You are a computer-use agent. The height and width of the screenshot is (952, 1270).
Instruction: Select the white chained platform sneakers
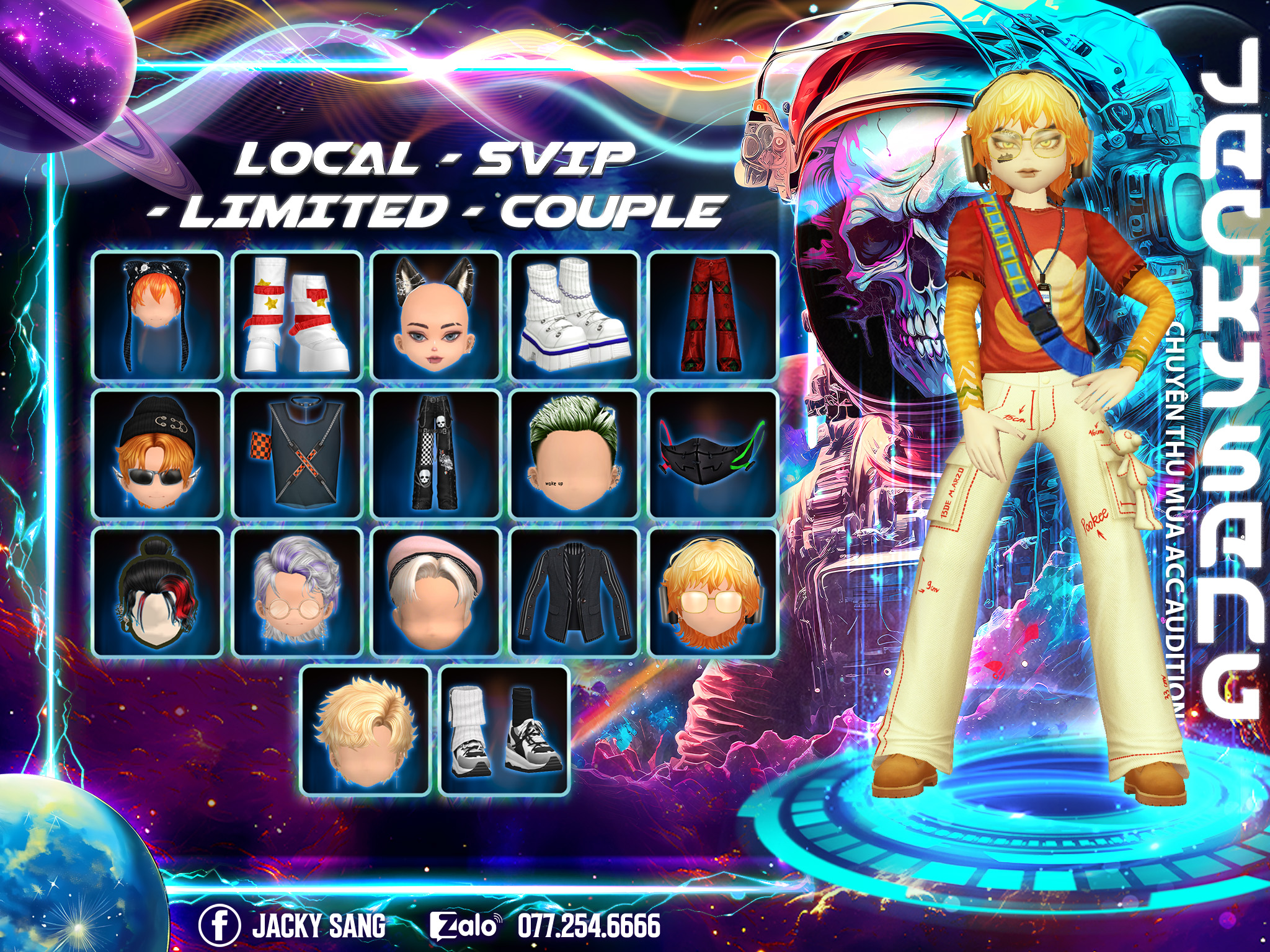574,315
